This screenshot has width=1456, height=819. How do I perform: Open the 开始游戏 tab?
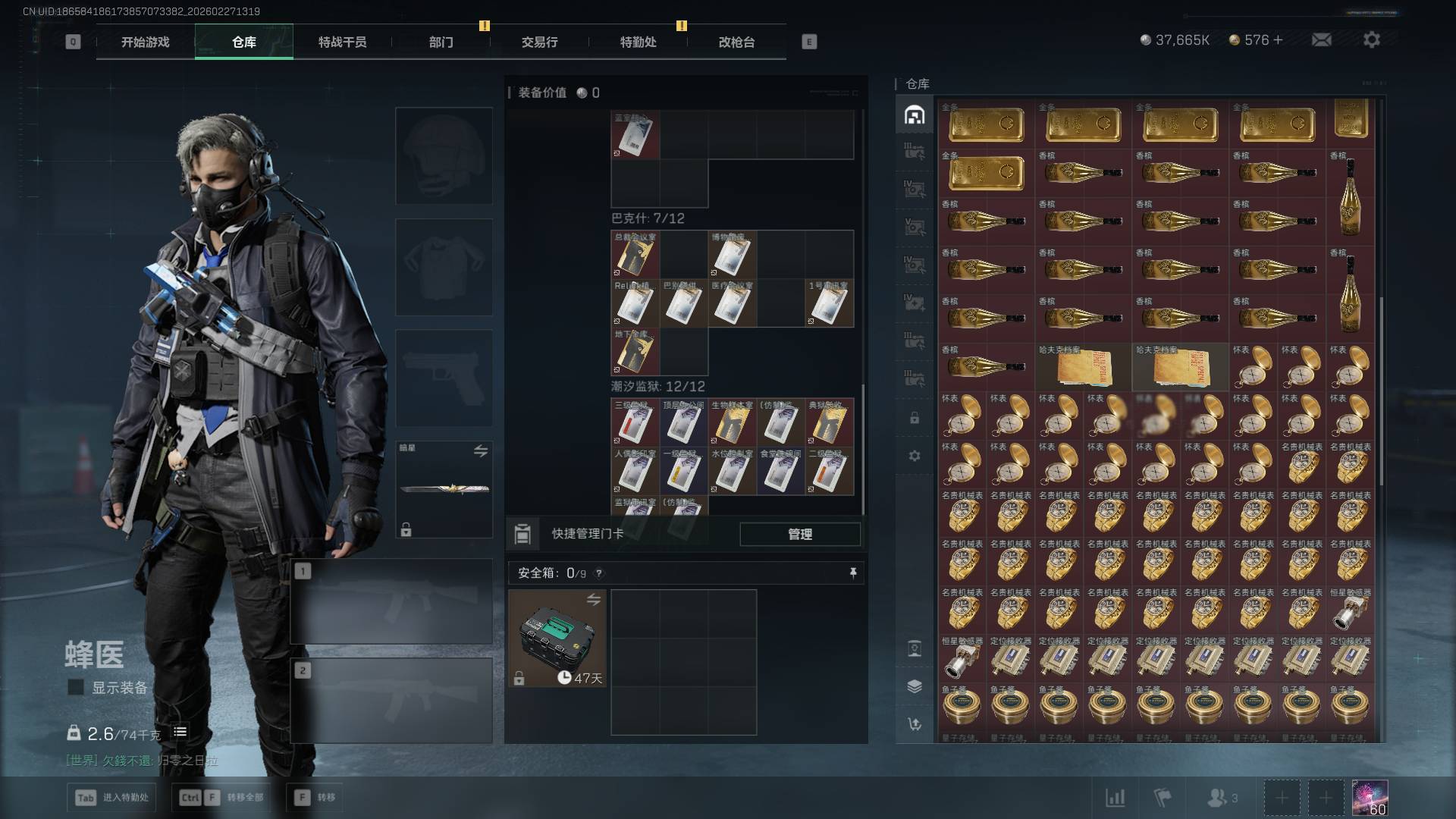[x=145, y=42]
